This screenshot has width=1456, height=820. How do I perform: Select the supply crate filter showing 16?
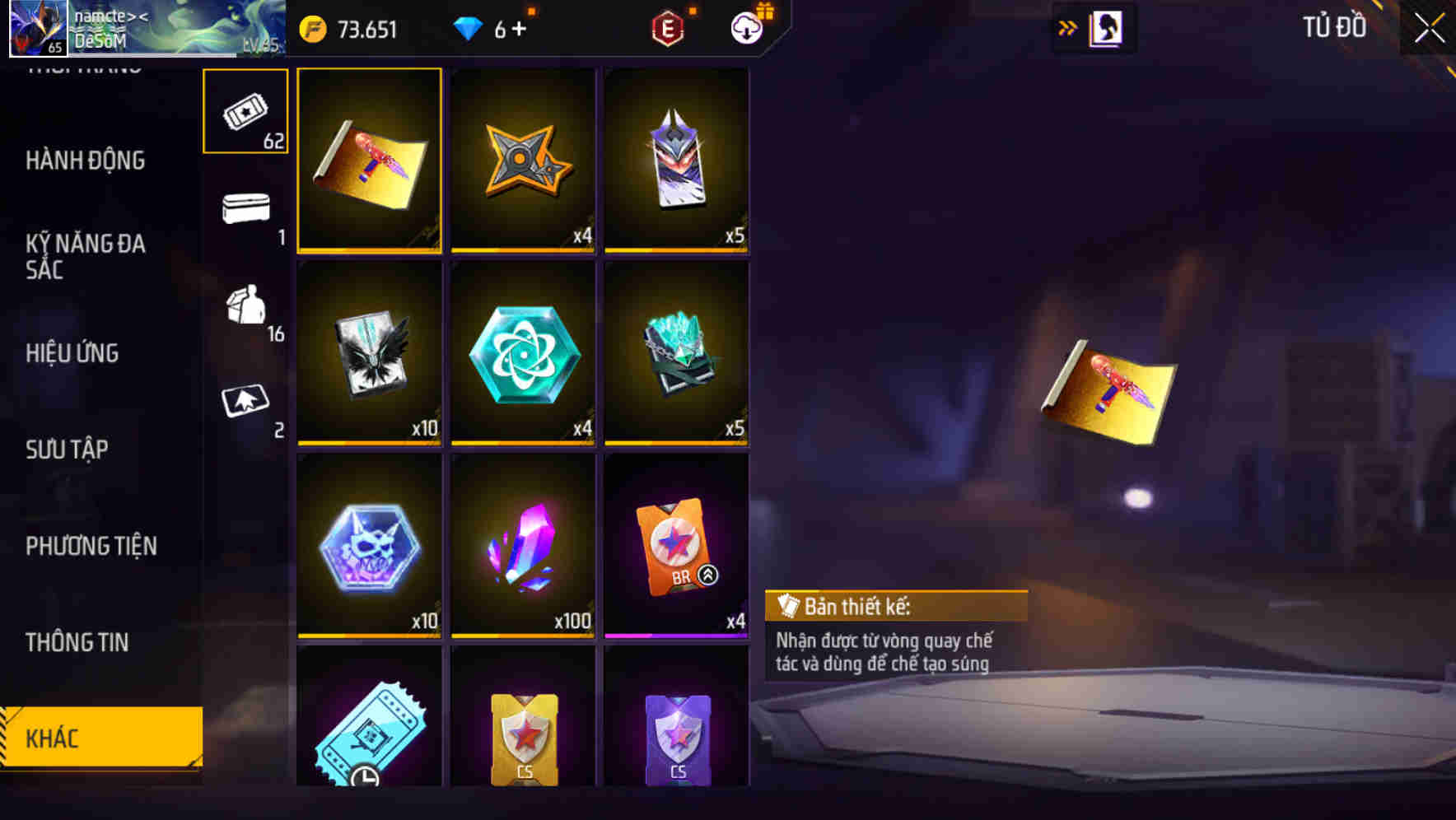pyautogui.click(x=245, y=309)
